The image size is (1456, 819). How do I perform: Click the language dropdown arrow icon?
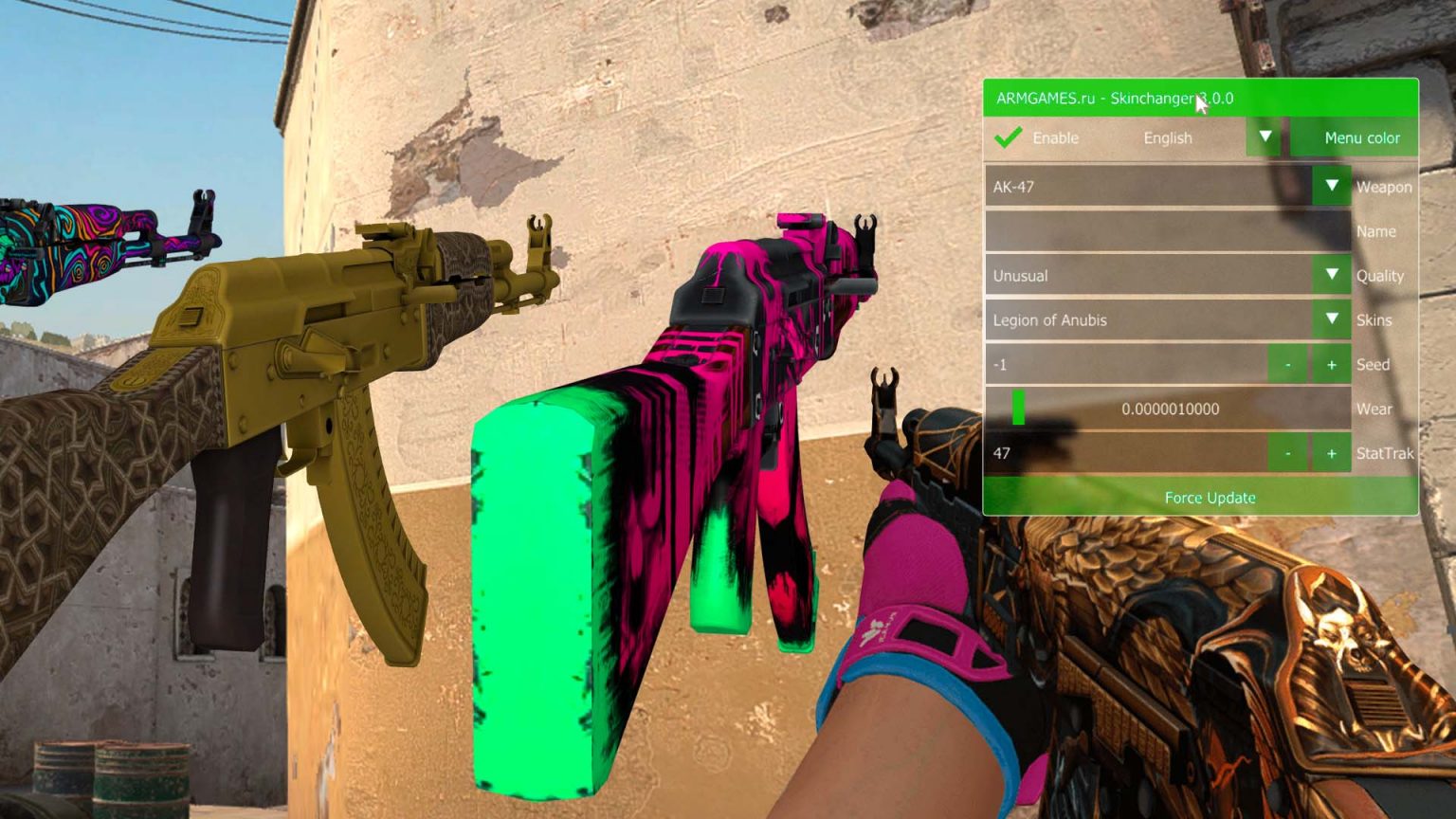[1265, 137]
